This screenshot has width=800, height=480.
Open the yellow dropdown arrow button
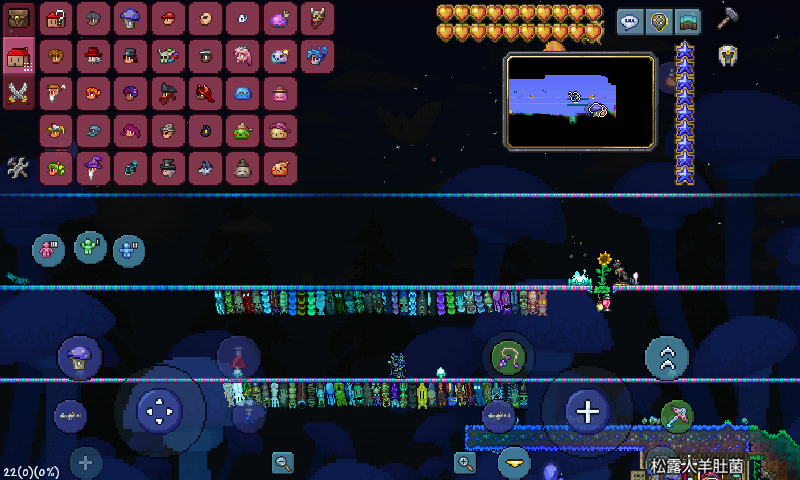coord(514,462)
